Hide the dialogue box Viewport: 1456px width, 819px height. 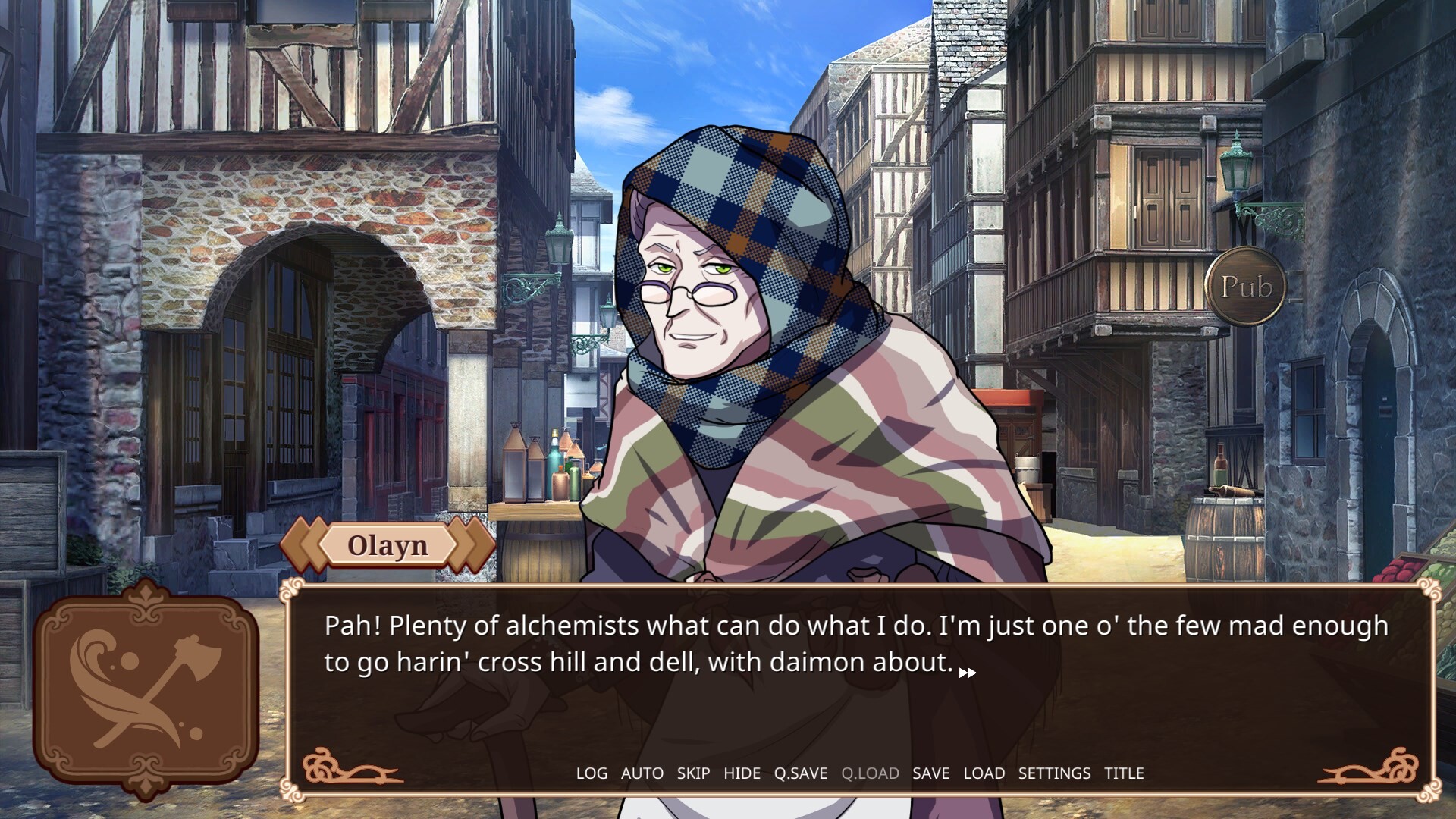tap(742, 773)
